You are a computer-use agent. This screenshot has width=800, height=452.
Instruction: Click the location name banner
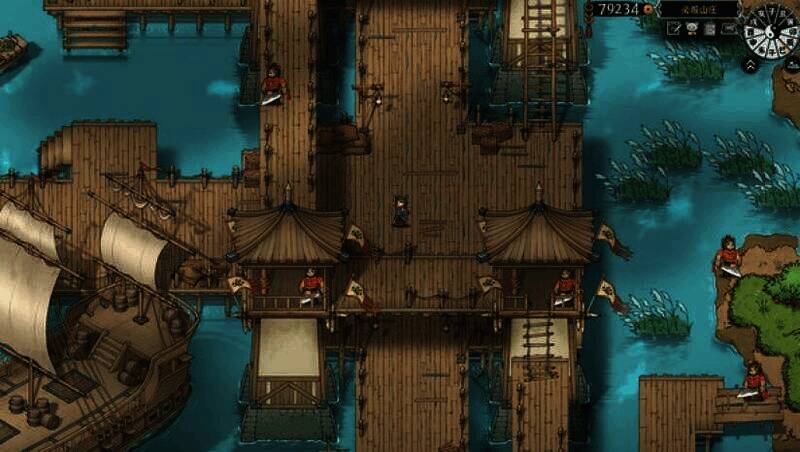[x=699, y=9]
